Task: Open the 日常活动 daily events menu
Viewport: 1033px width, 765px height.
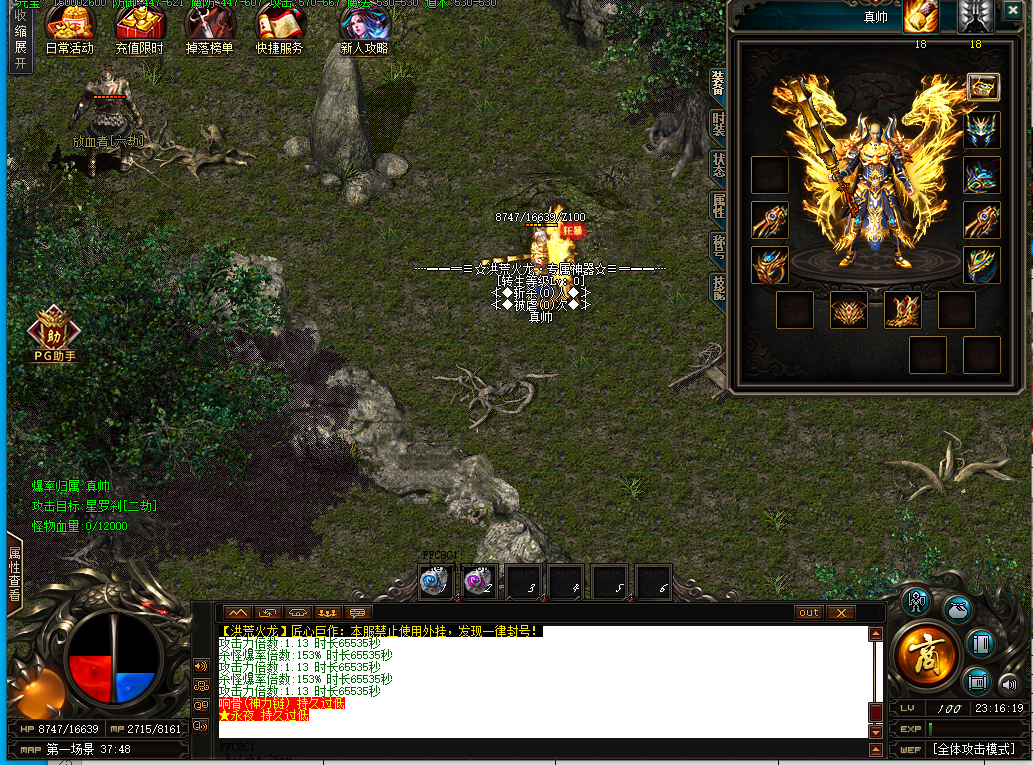Action: point(70,30)
